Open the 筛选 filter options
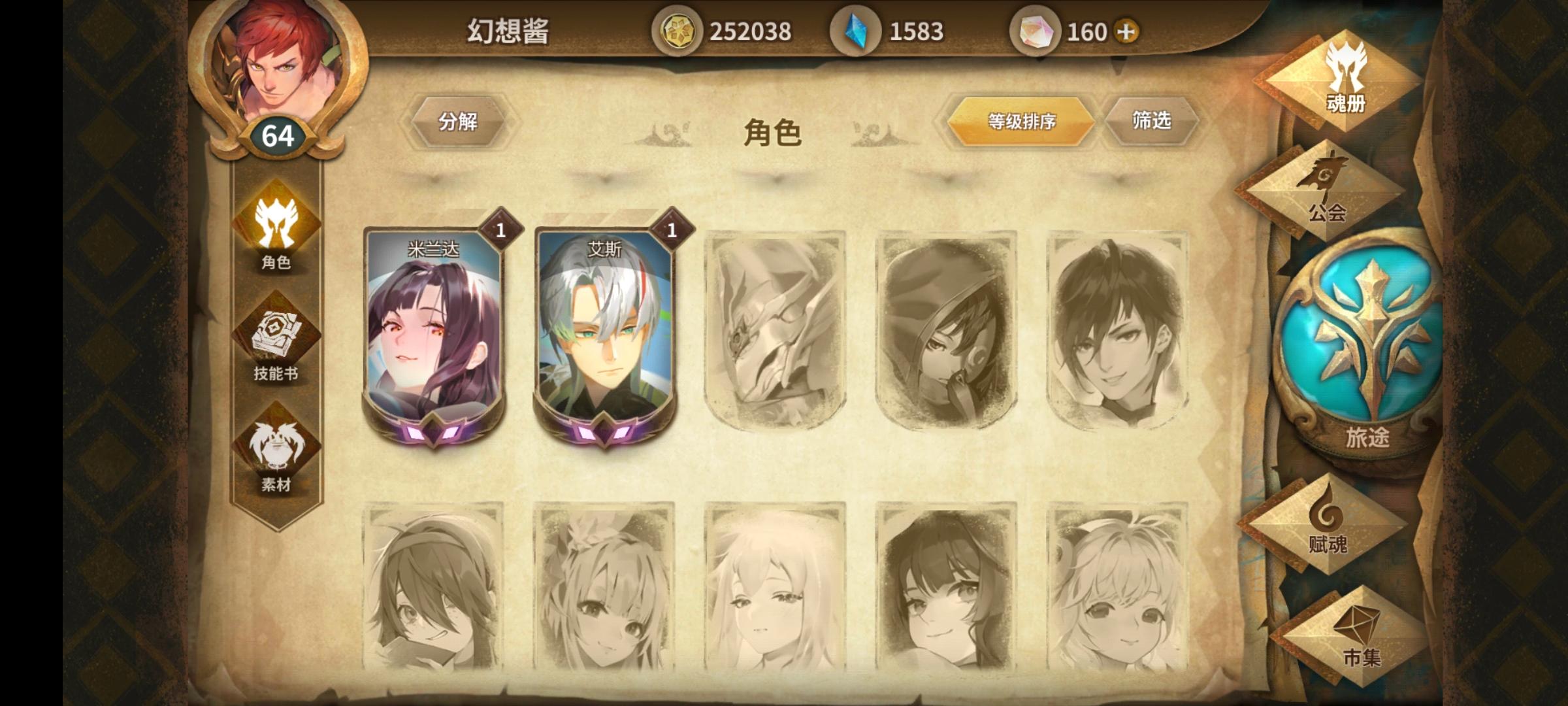1568x706 pixels. tap(1152, 120)
